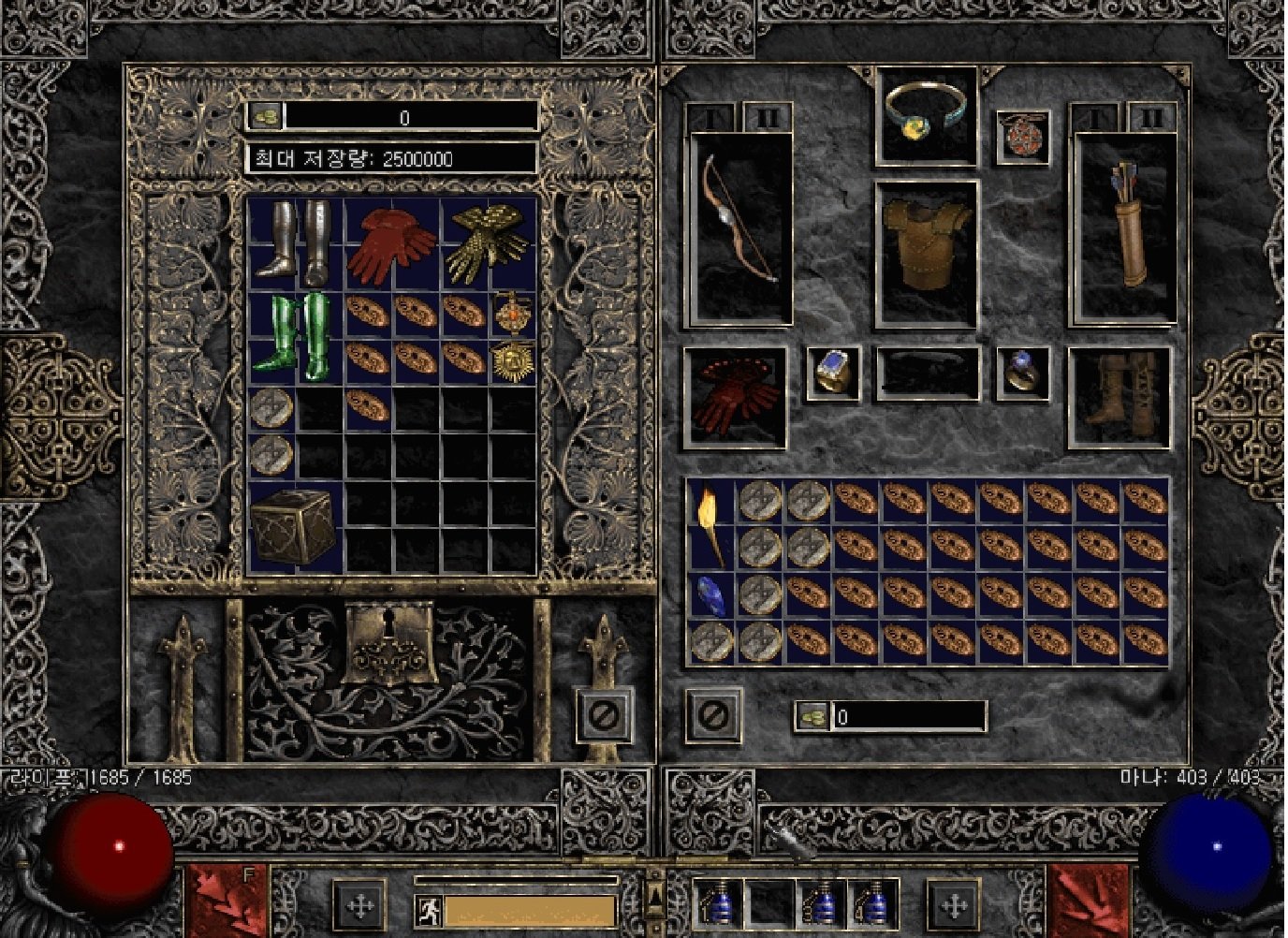Select the equipped arrow quiver
This screenshot has width=1288, height=938.
click(1124, 228)
